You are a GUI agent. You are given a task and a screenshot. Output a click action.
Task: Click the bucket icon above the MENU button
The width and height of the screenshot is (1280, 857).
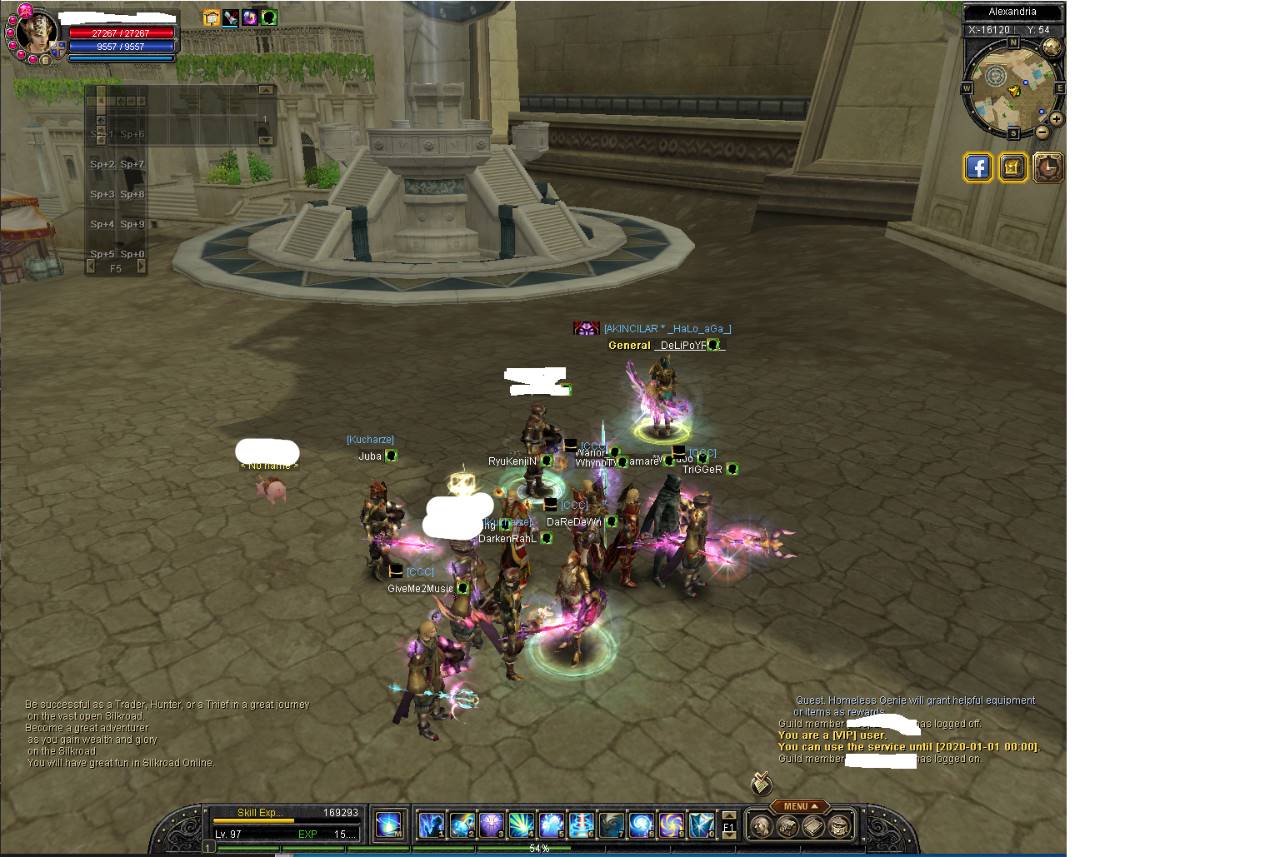click(x=761, y=782)
